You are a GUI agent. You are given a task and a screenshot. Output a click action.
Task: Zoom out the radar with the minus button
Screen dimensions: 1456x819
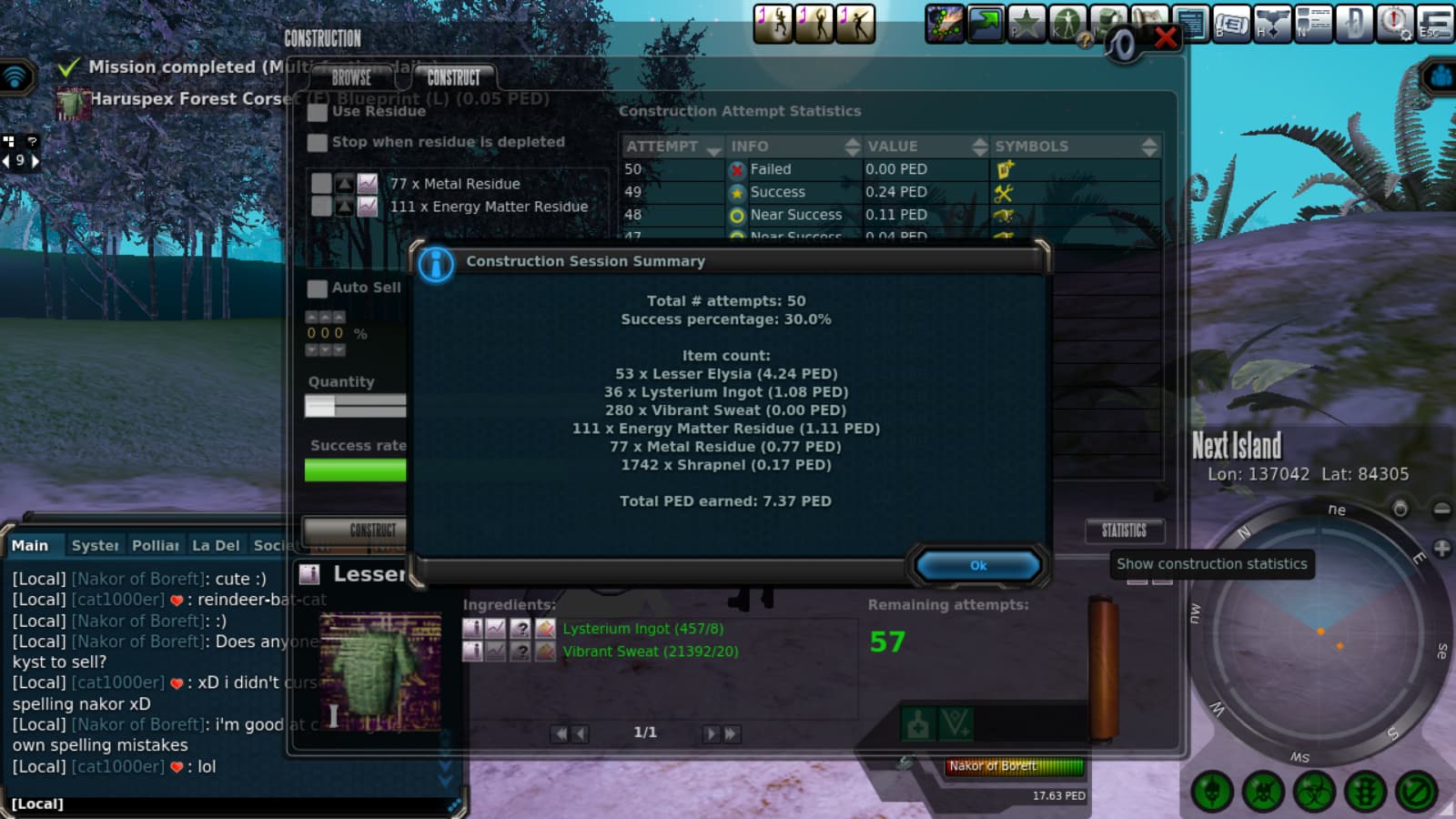tap(1441, 510)
